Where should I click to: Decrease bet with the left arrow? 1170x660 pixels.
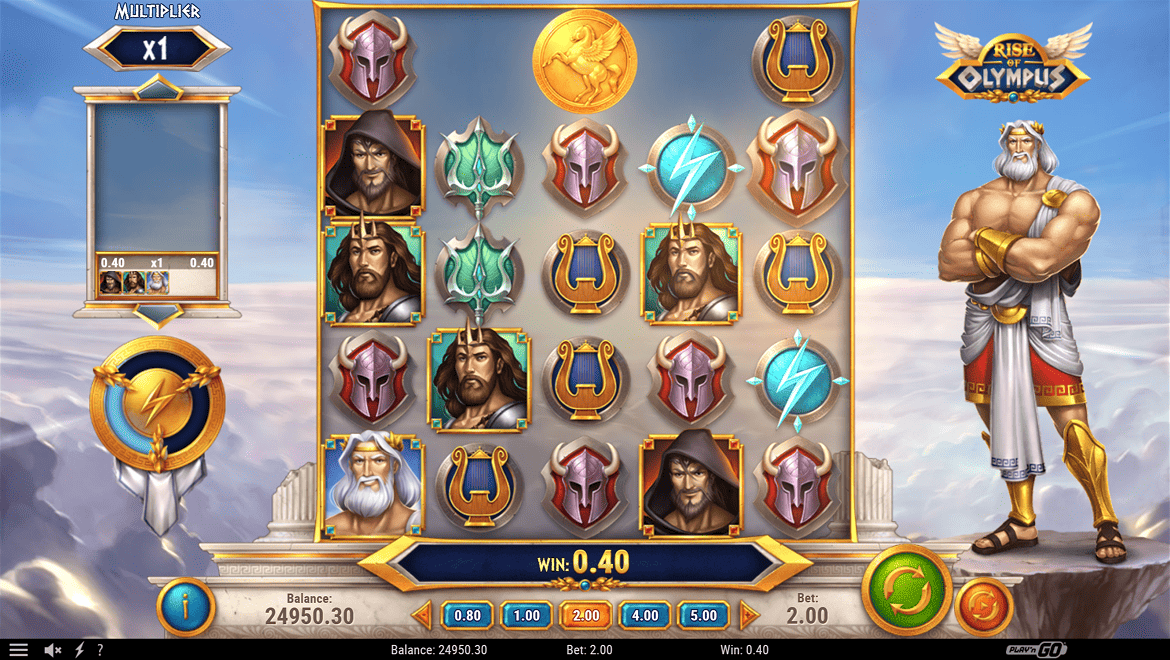(422, 615)
